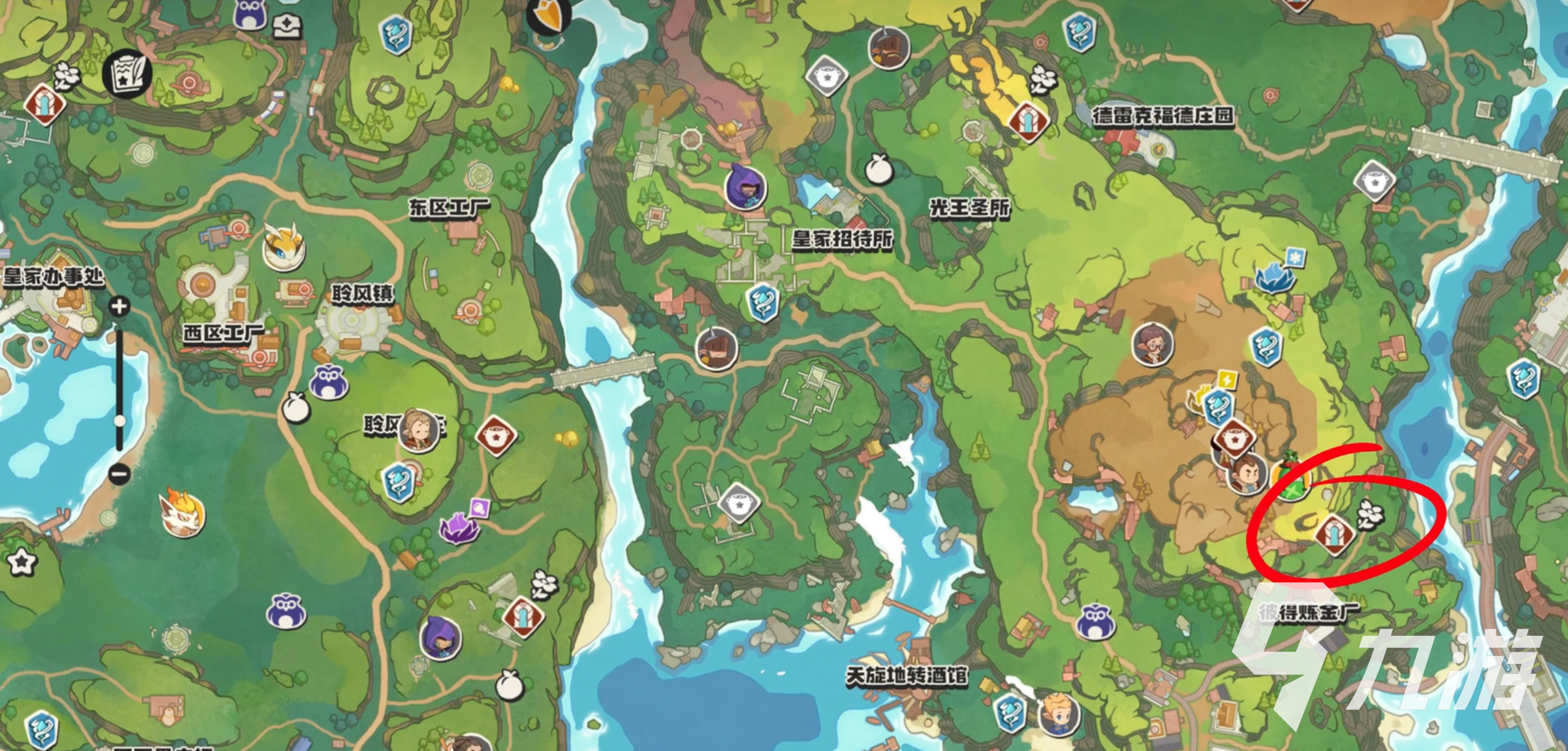Click the orange crown marker in black circle

coord(548,13)
